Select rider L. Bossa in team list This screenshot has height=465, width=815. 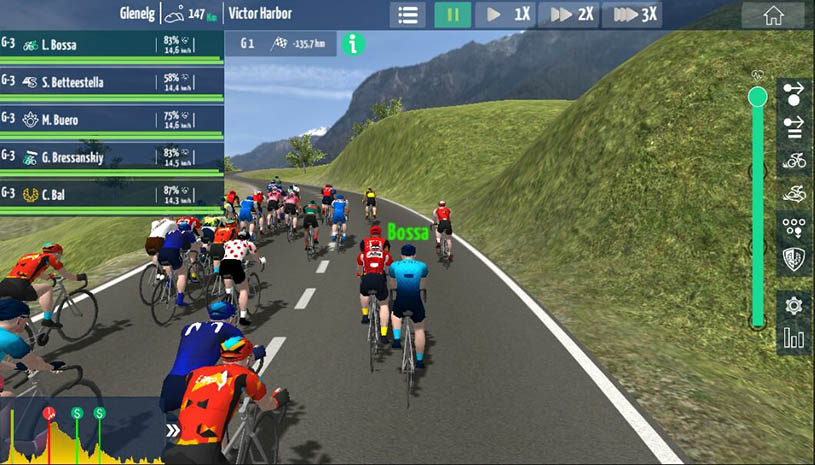111,45
